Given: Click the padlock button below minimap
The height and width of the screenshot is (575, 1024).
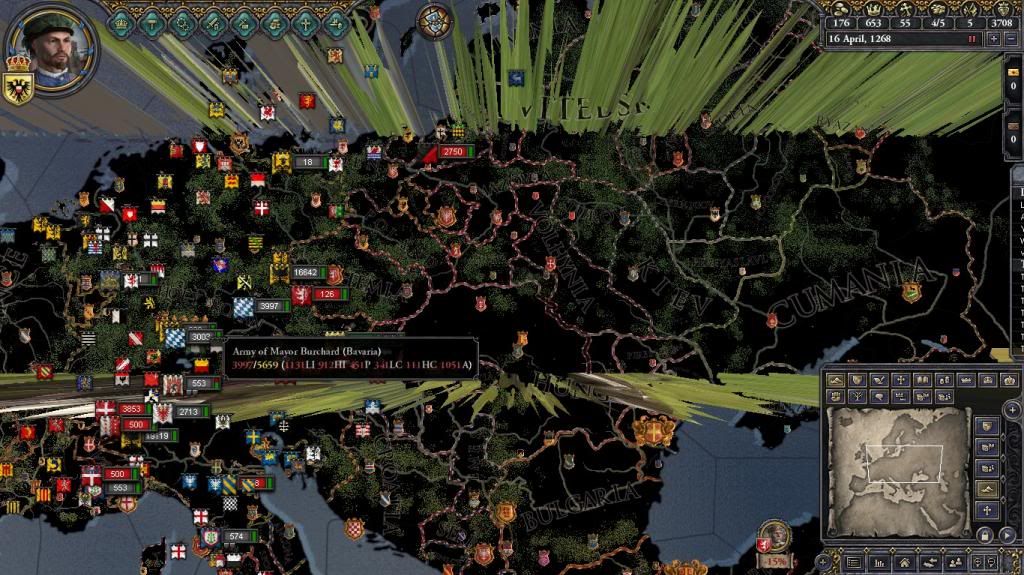Looking at the screenshot, I should click(985, 535).
